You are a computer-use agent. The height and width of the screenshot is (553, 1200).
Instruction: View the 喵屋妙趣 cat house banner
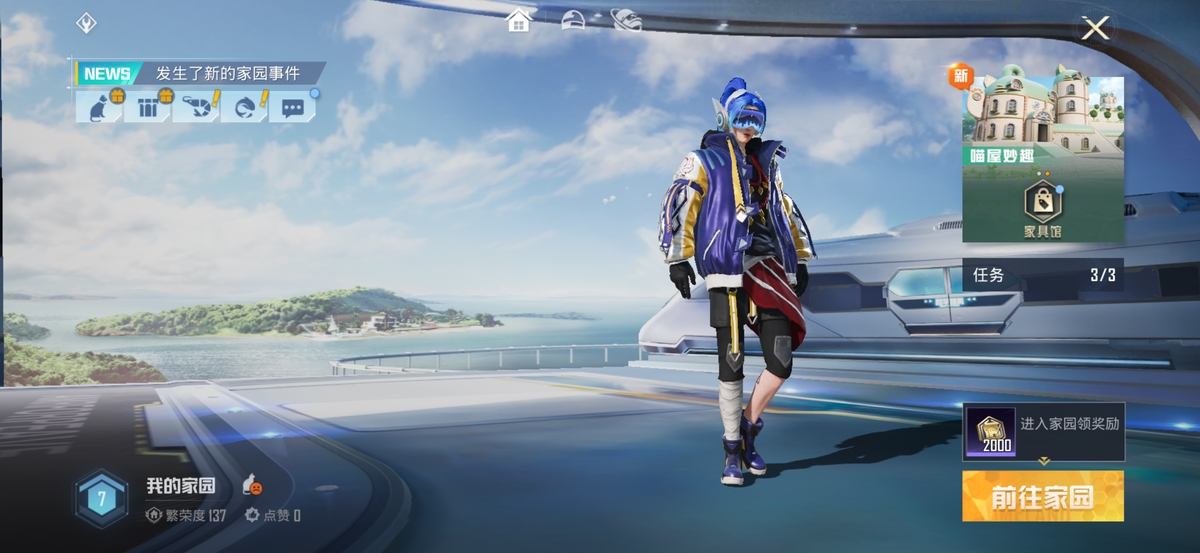pos(1042,118)
